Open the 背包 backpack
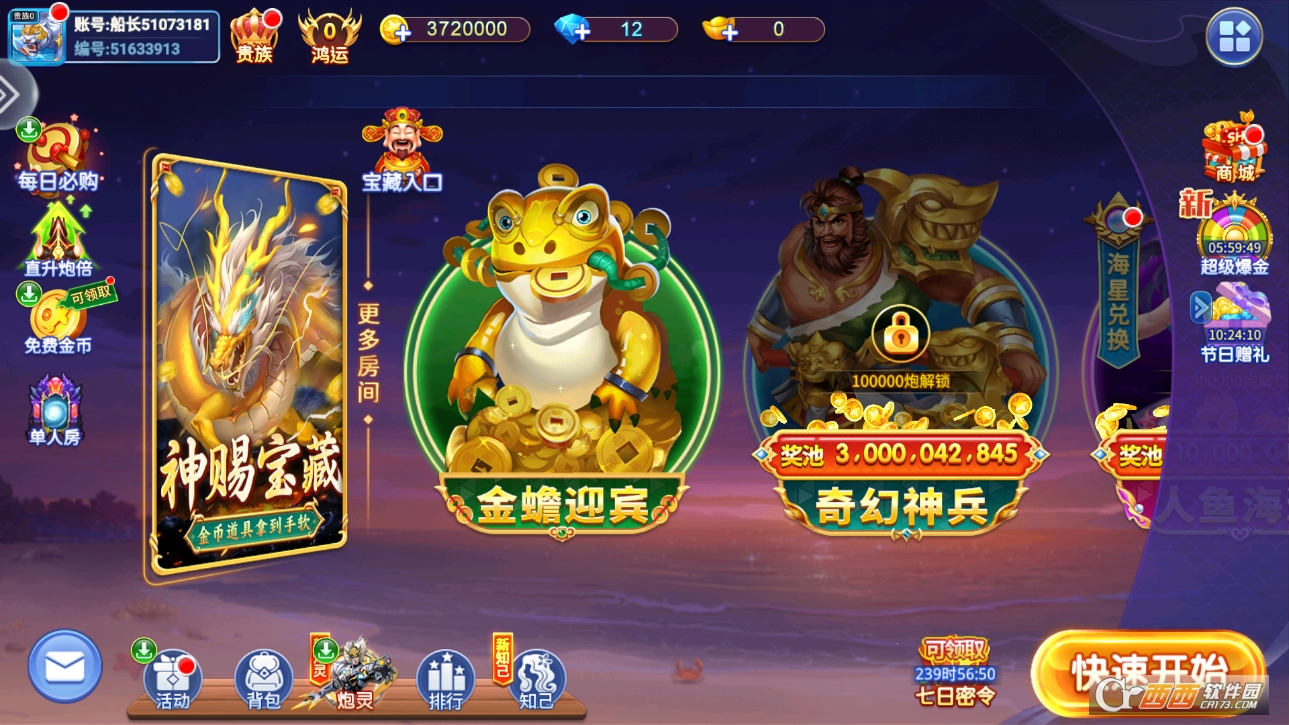The width and height of the screenshot is (1289, 725). click(x=263, y=680)
